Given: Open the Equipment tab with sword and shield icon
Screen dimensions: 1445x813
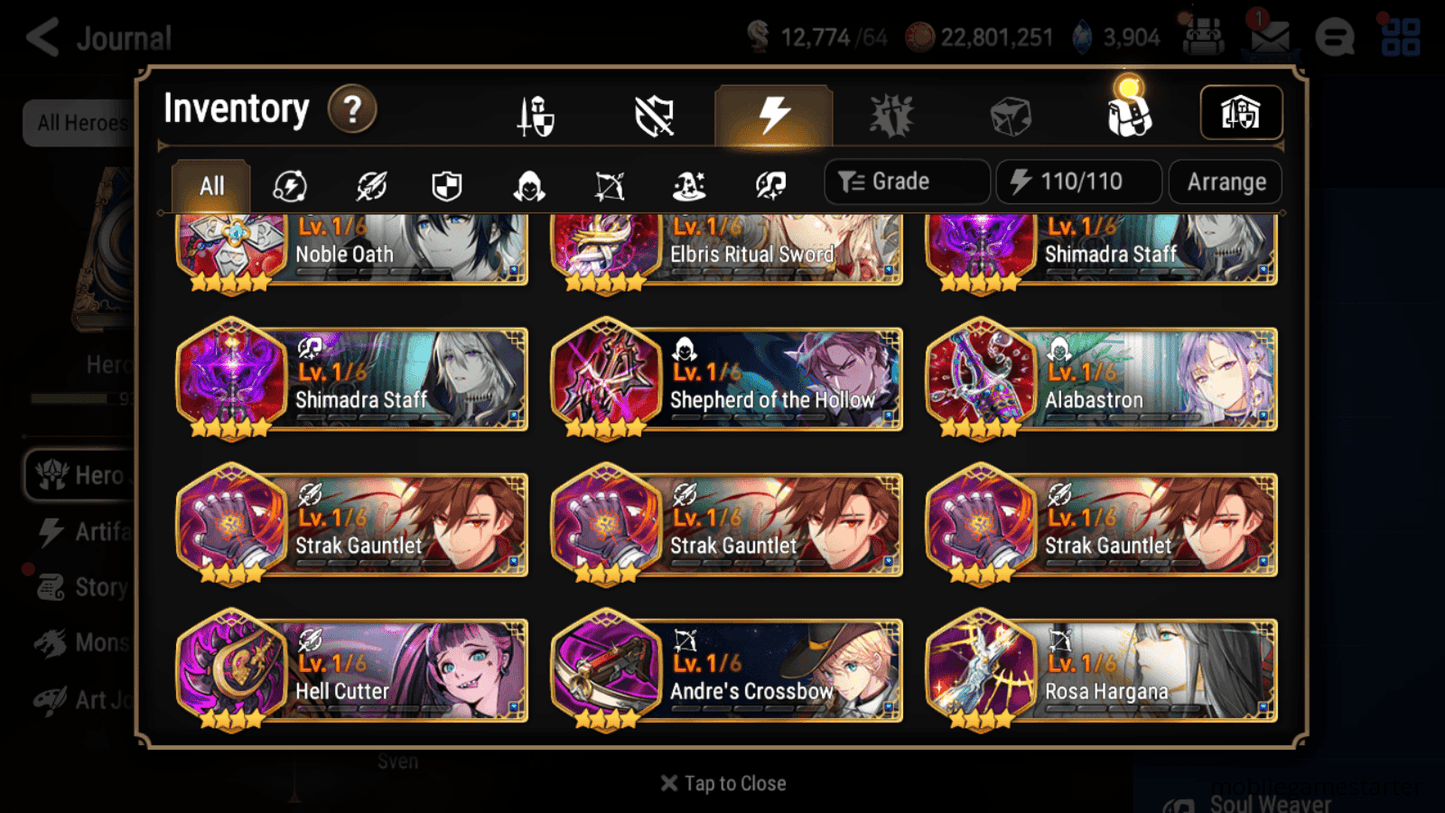Looking at the screenshot, I should coord(537,114).
